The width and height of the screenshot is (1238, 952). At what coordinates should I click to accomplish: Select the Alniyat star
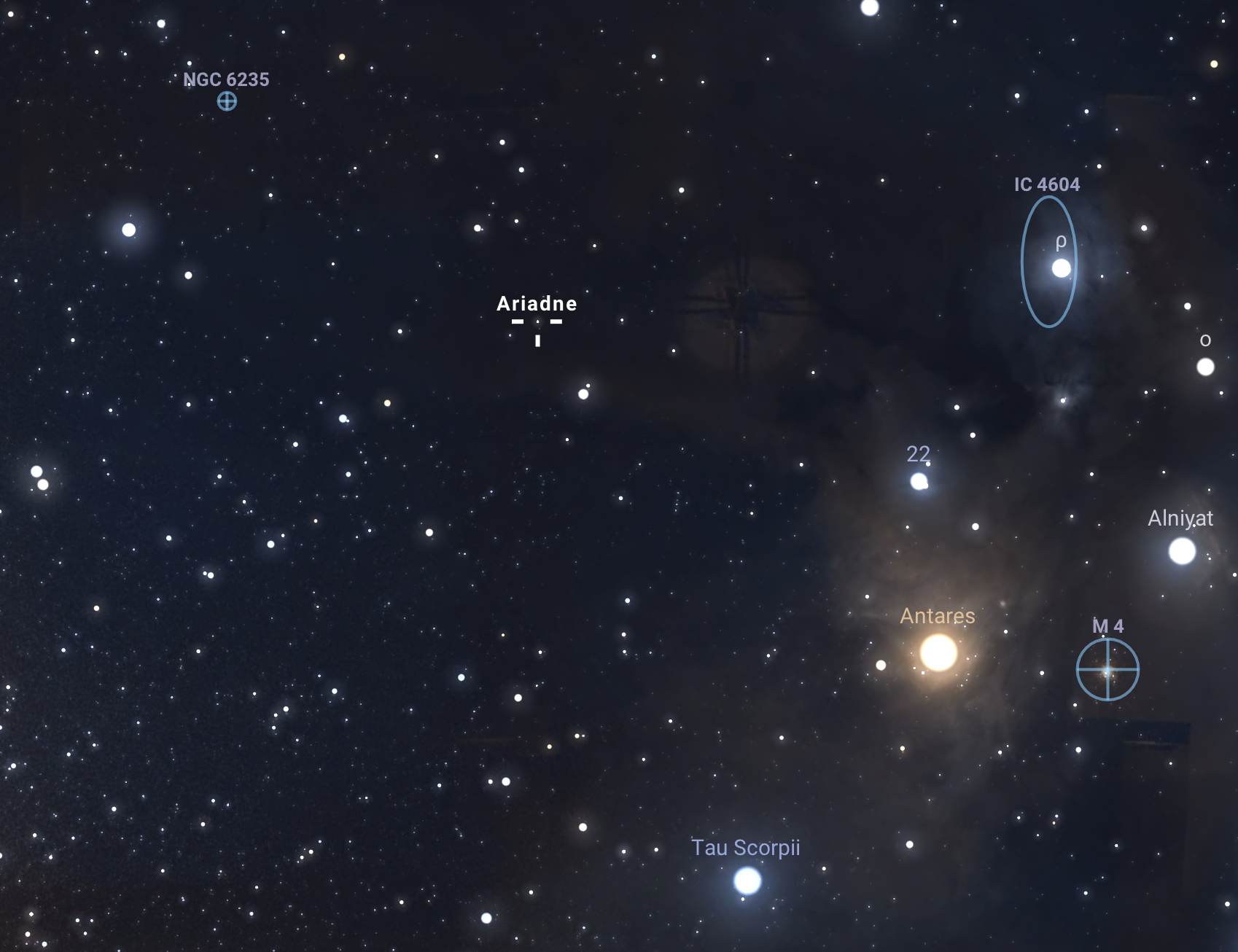(1182, 551)
